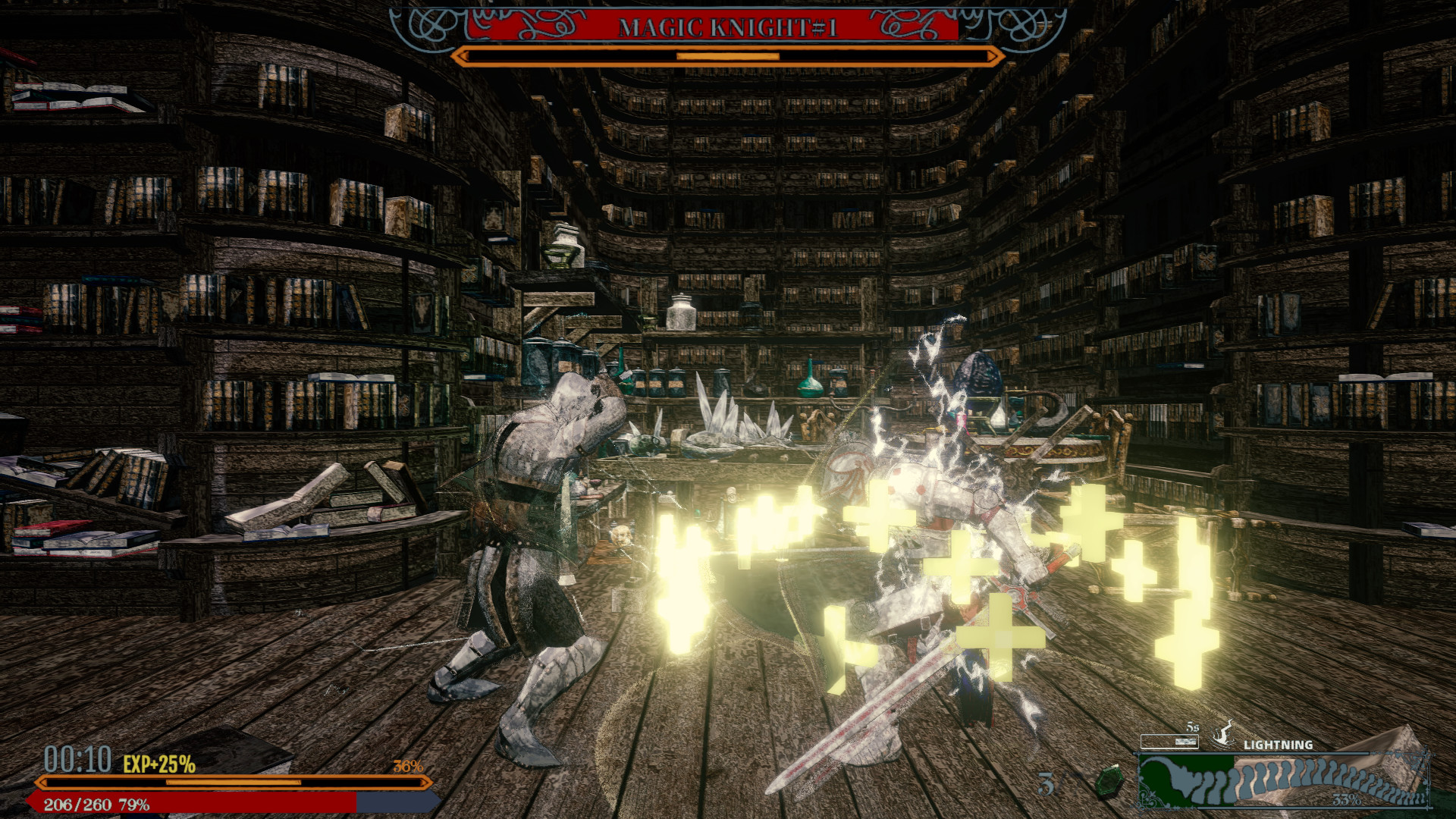Click the 206/260 health value

pyautogui.click(x=76, y=802)
